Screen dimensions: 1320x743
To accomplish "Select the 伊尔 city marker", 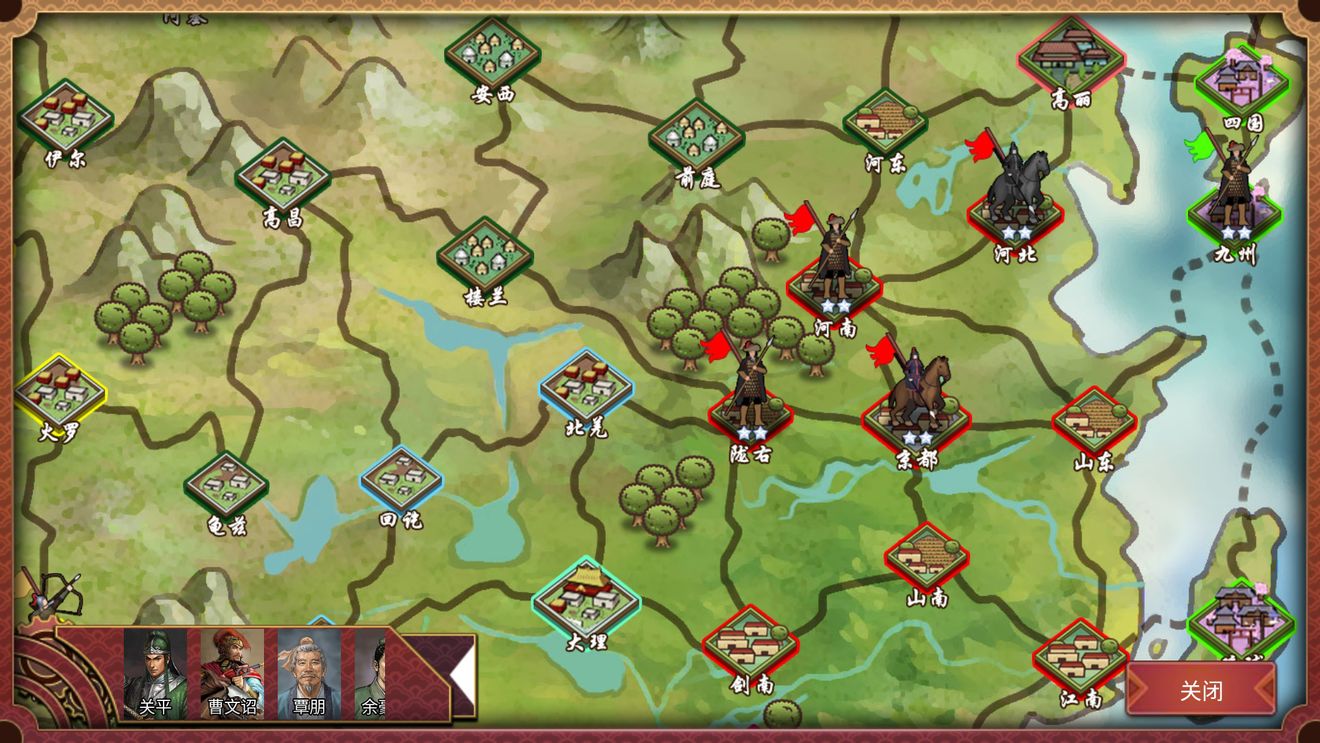I will (65, 118).
